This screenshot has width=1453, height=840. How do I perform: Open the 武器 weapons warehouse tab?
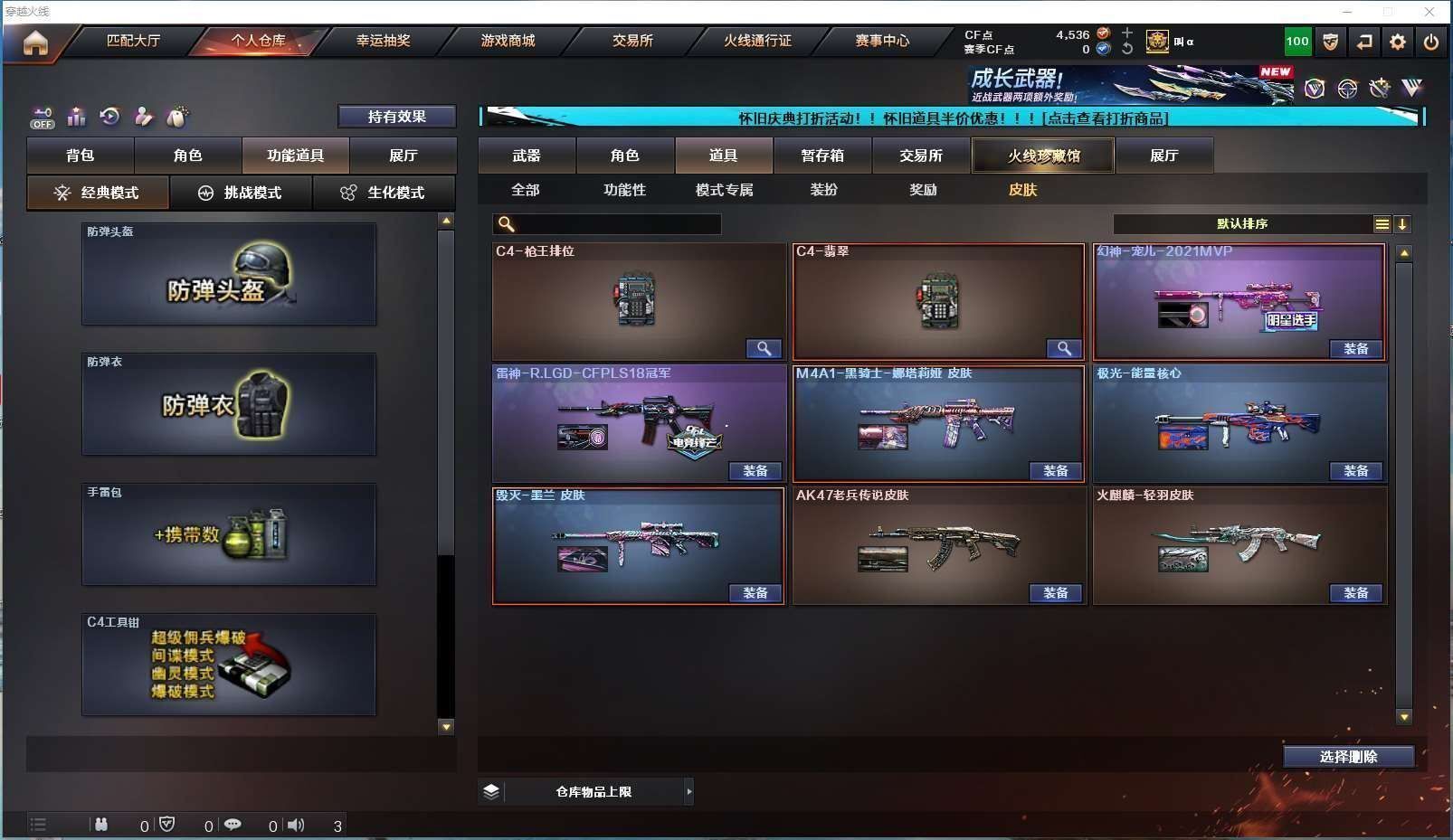click(x=527, y=156)
